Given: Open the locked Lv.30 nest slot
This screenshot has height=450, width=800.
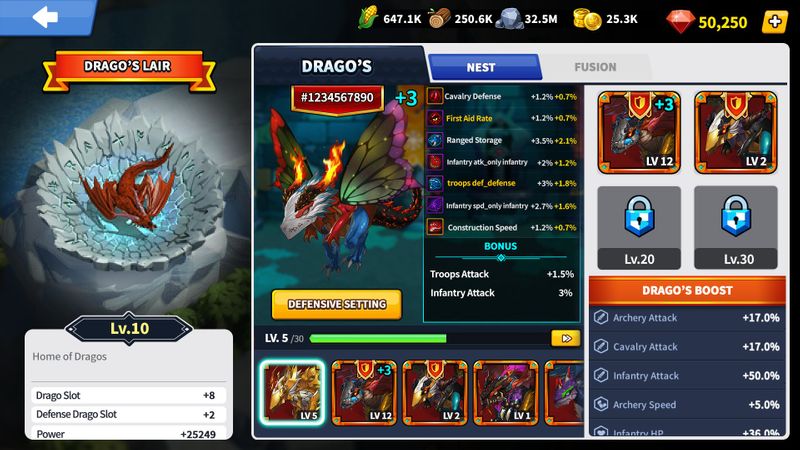Looking at the screenshot, I should click(737, 228).
